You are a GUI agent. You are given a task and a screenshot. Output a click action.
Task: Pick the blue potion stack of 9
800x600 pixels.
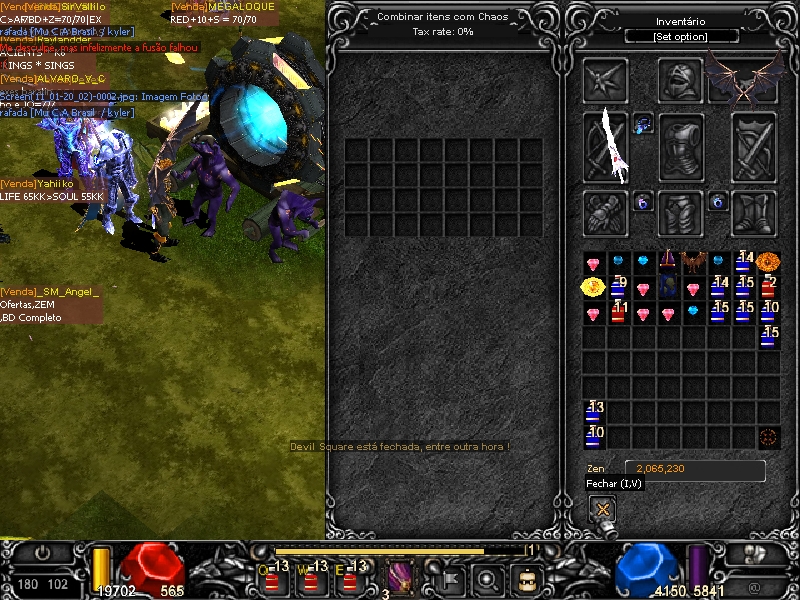(x=618, y=288)
